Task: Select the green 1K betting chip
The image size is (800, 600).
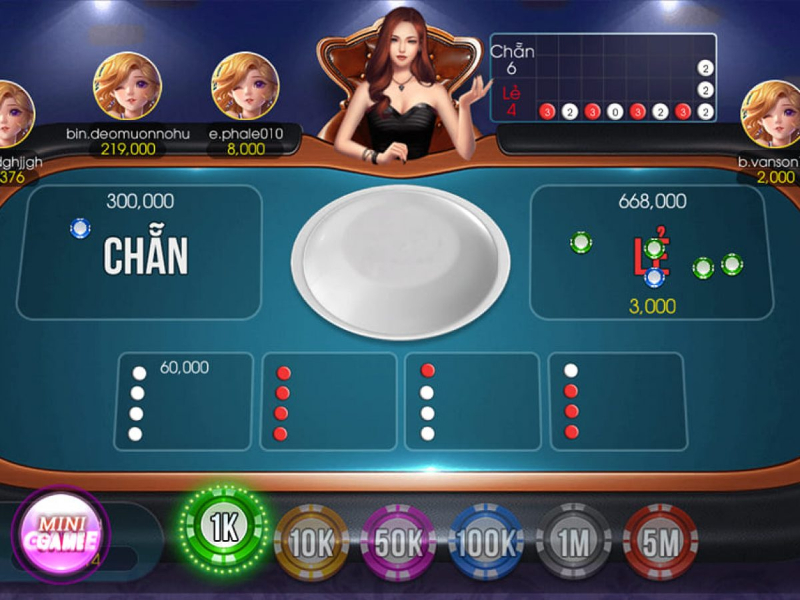Action: click(x=224, y=528)
